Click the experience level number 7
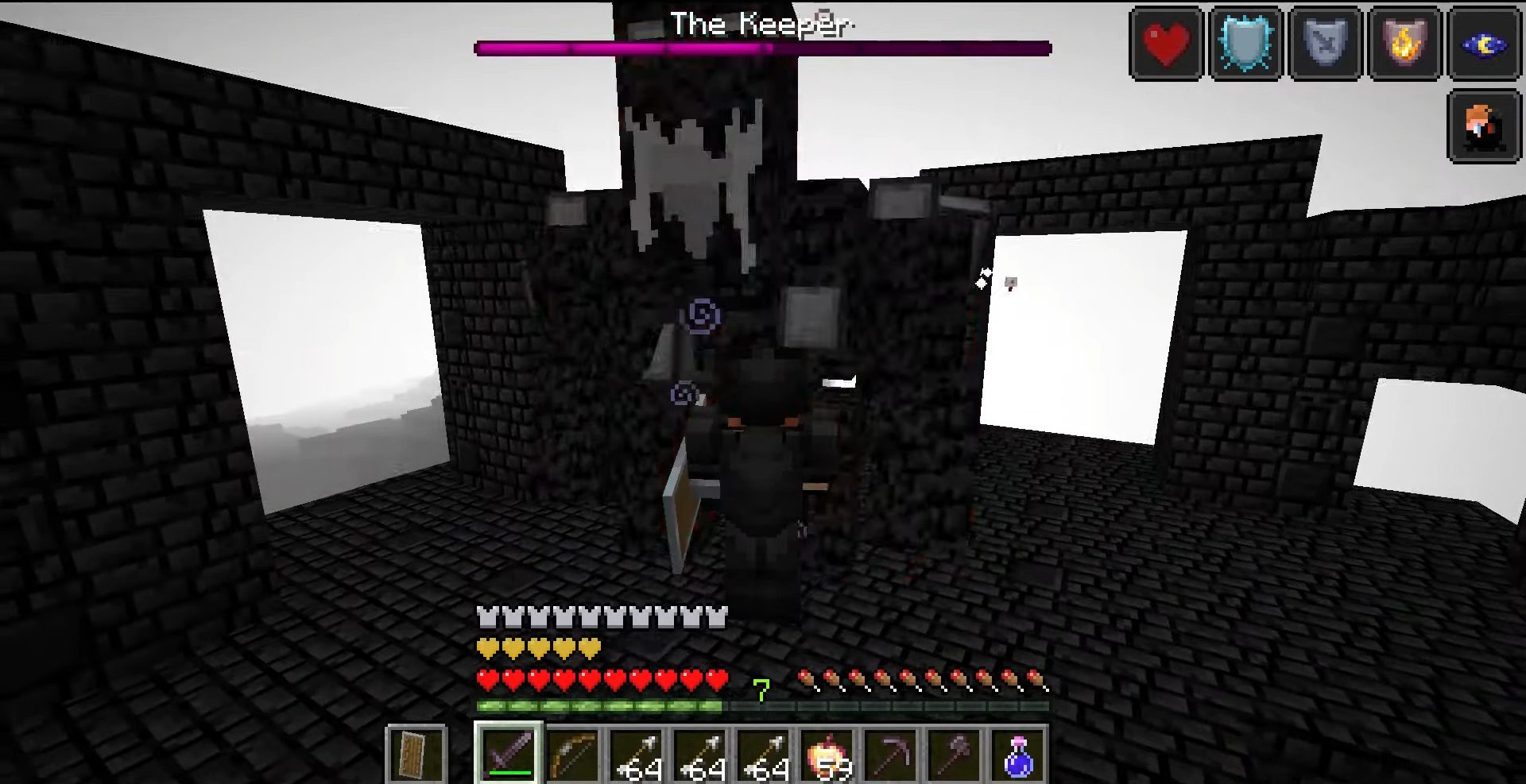 [x=761, y=690]
